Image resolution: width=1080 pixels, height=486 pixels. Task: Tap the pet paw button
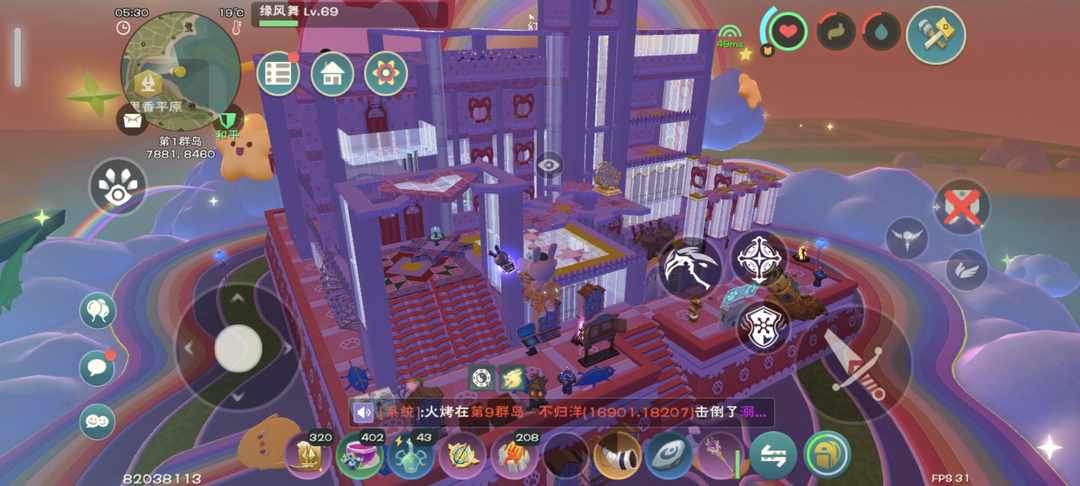coord(118,186)
